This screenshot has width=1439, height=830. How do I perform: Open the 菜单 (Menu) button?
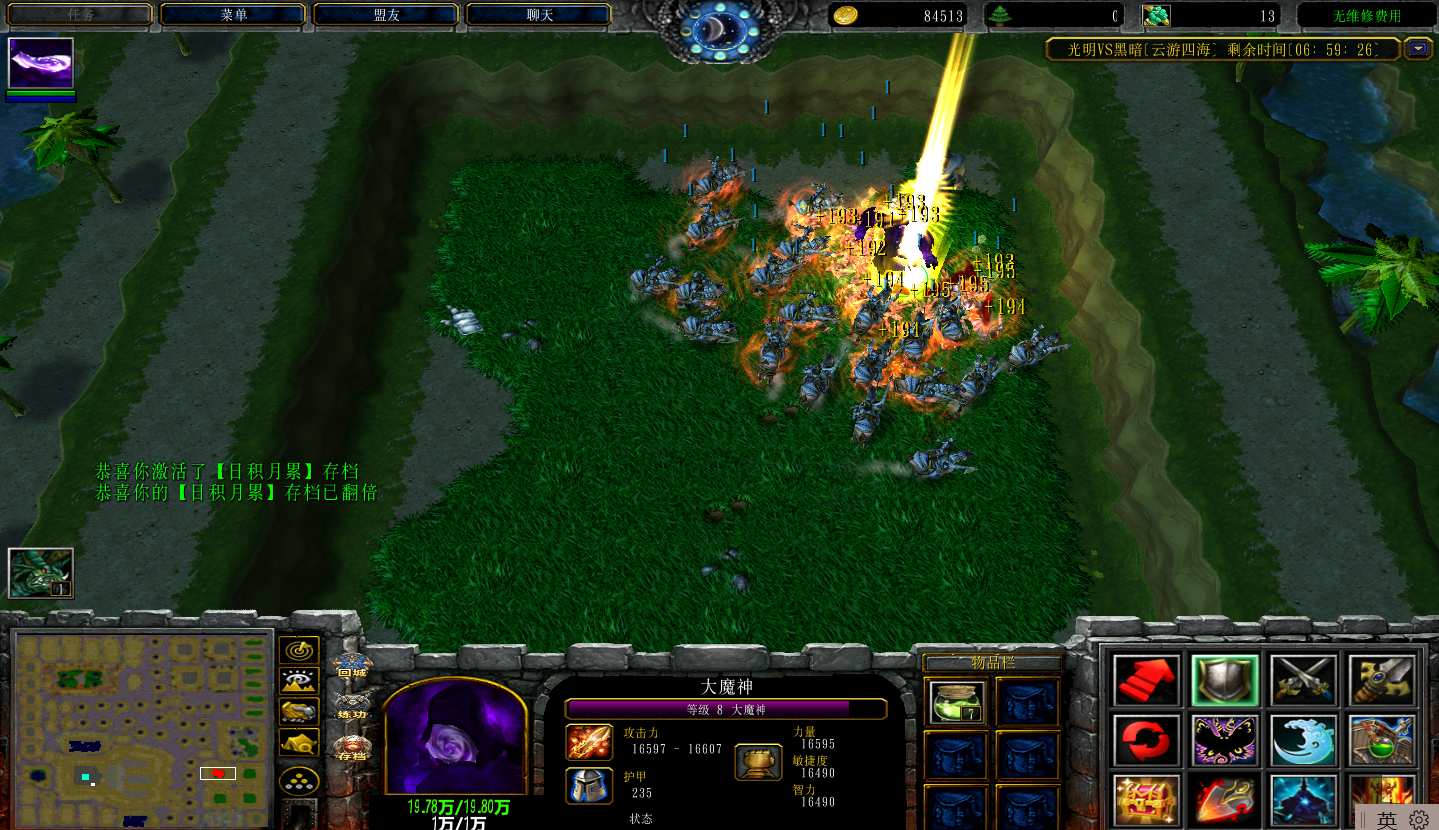(x=233, y=15)
